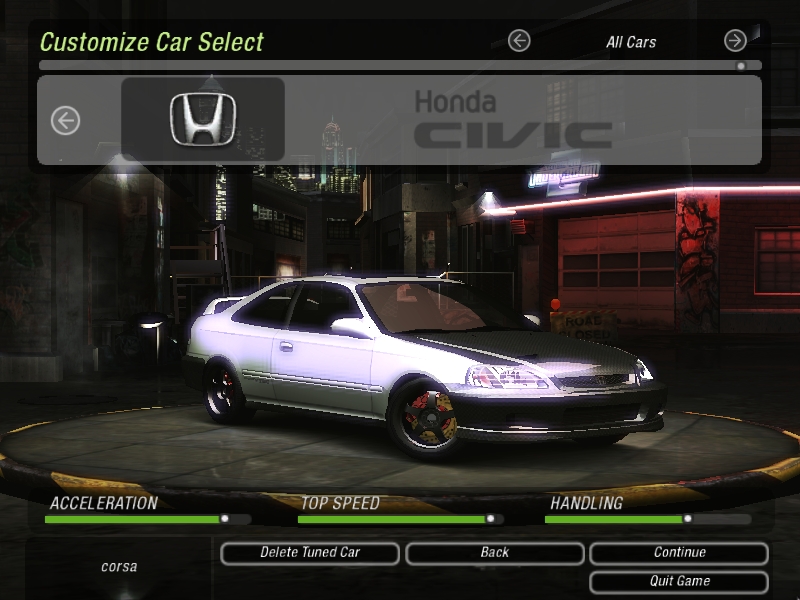Switch to the next car category arrow
The height and width of the screenshot is (600, 800).
pyautogui.click(x=735, y=41)
